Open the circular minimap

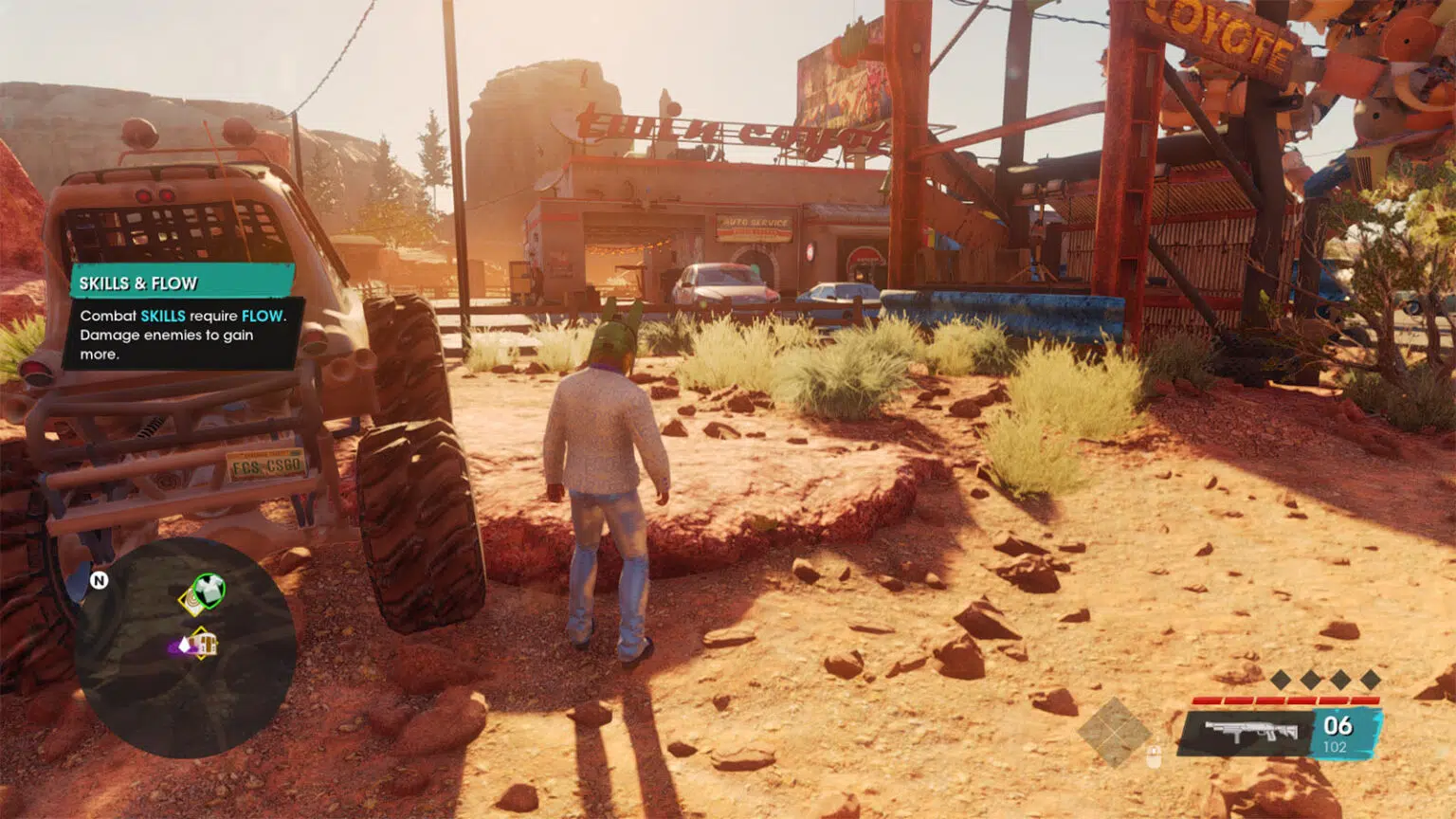point(186,648)
